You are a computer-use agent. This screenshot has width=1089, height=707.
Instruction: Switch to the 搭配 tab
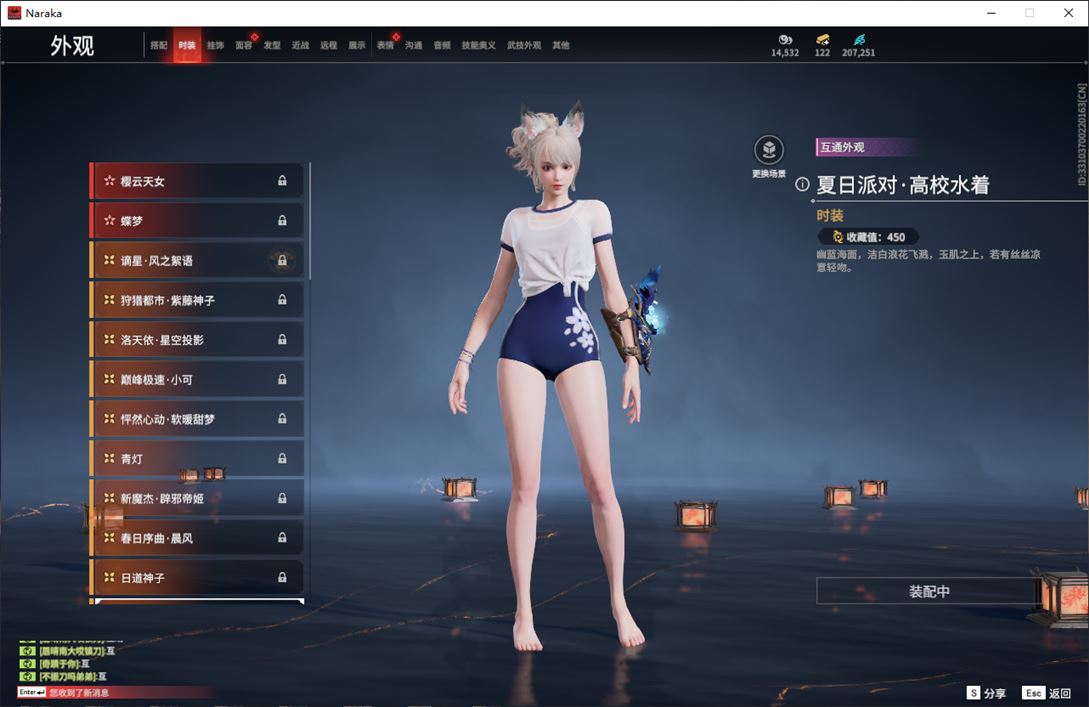point(159,46)
